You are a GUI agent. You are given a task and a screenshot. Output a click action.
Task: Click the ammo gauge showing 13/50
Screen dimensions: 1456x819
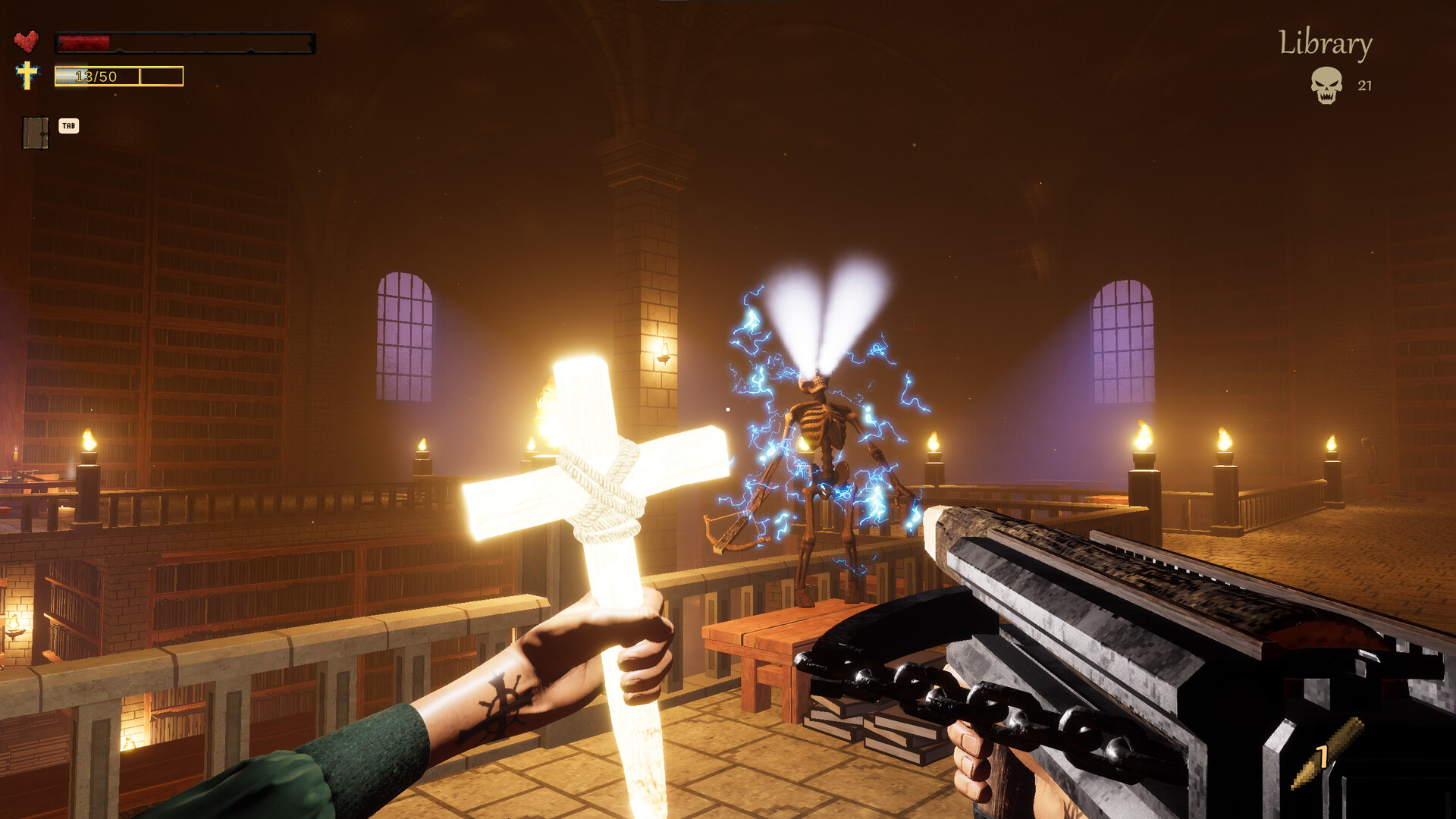point(95,75)
